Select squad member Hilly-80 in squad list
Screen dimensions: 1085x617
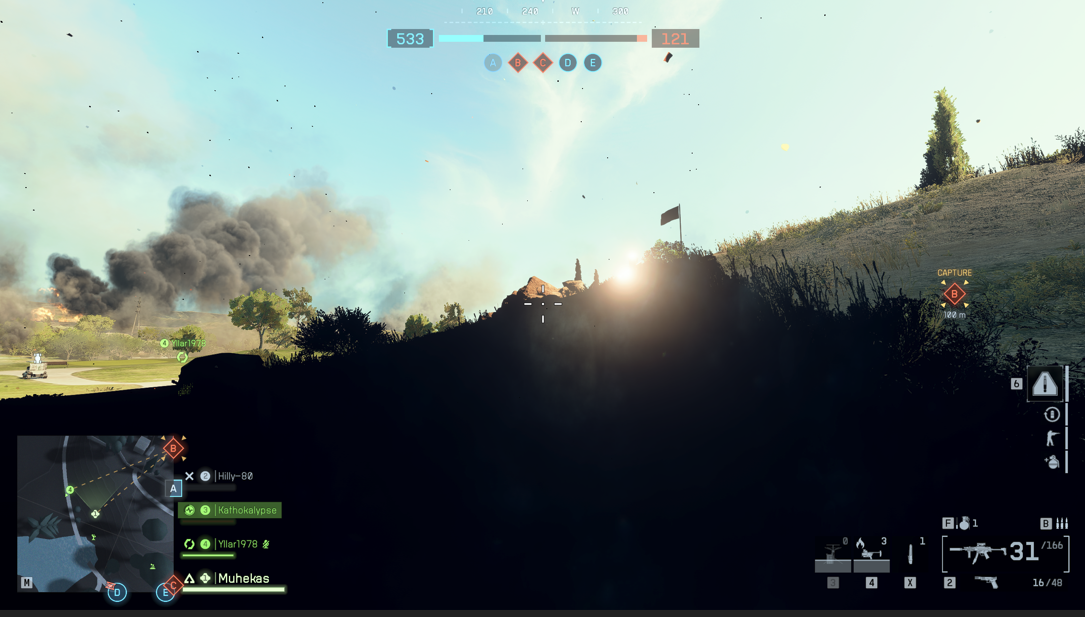[234, 476]
